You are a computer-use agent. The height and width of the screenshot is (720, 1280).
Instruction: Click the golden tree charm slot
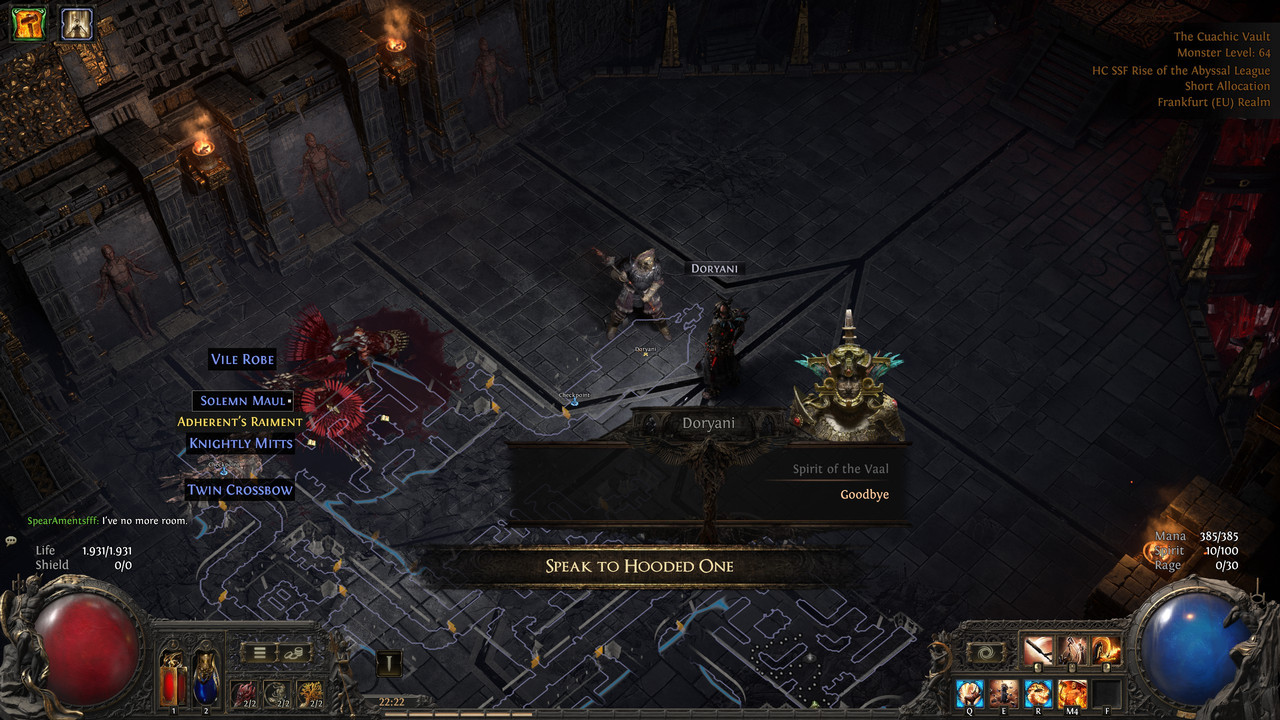click(x=309, y=692)
